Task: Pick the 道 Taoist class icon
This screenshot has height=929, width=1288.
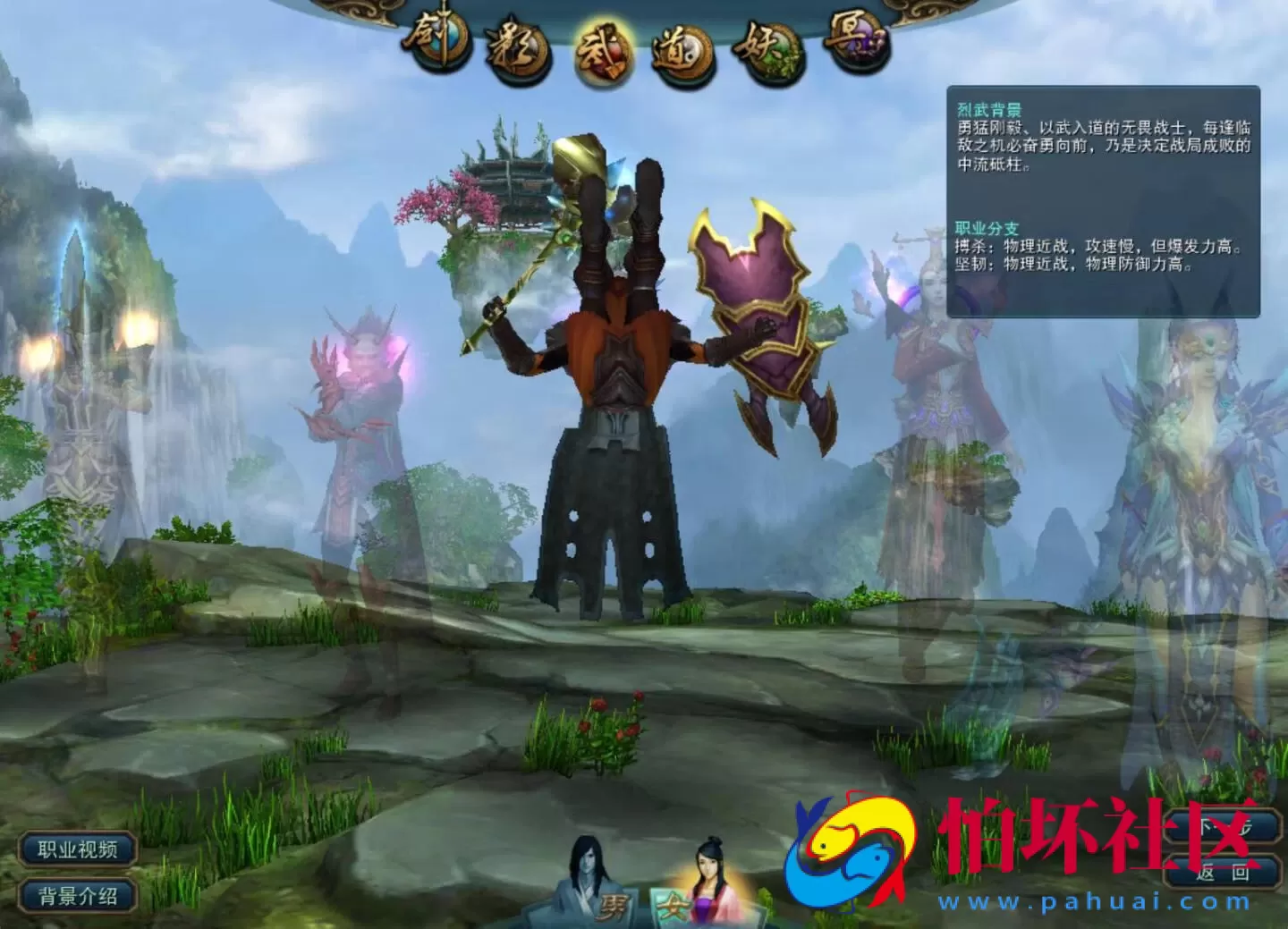Action: 682,54
